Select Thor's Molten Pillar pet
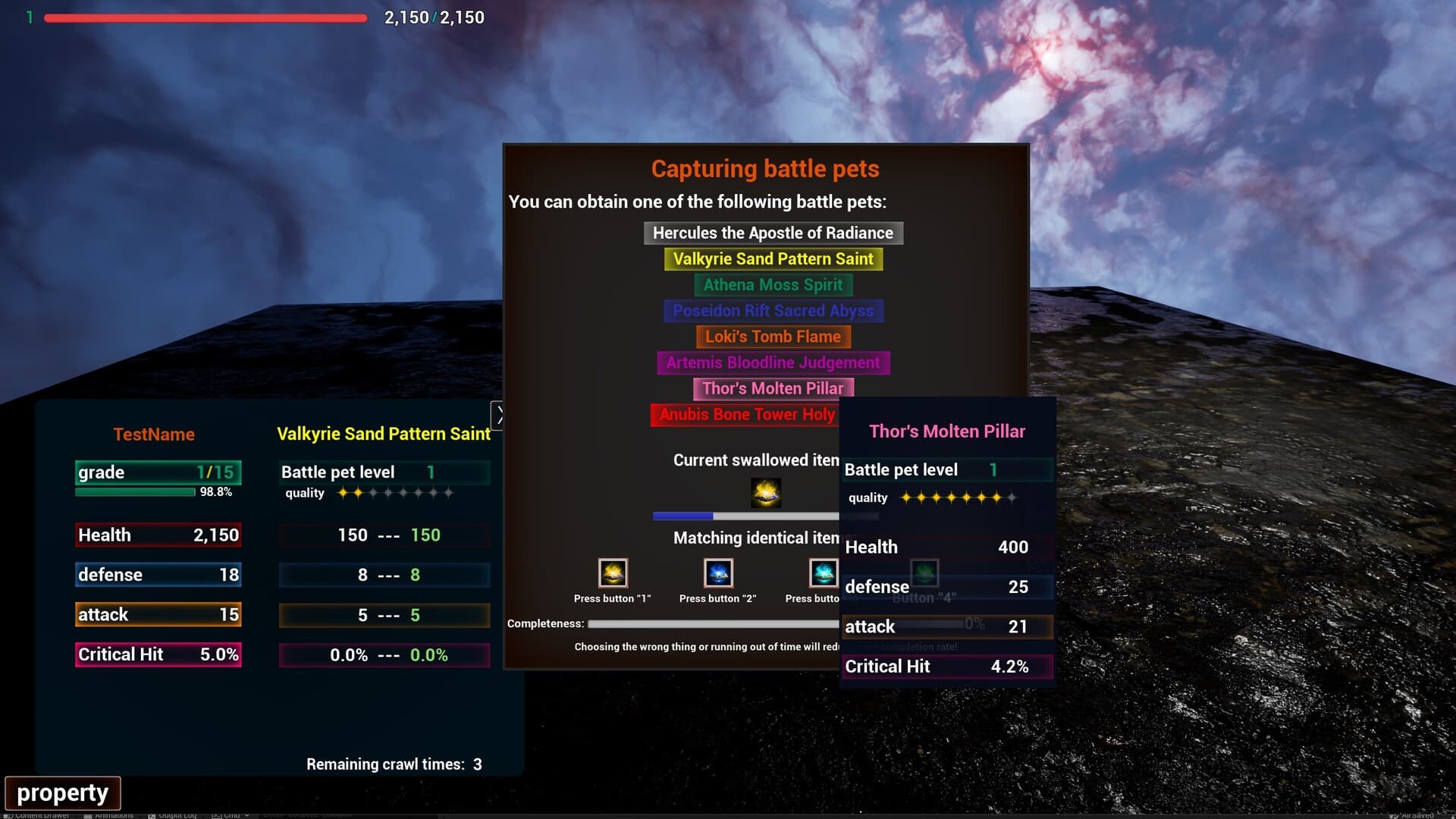1456x819 pixels. pos(773,388)
